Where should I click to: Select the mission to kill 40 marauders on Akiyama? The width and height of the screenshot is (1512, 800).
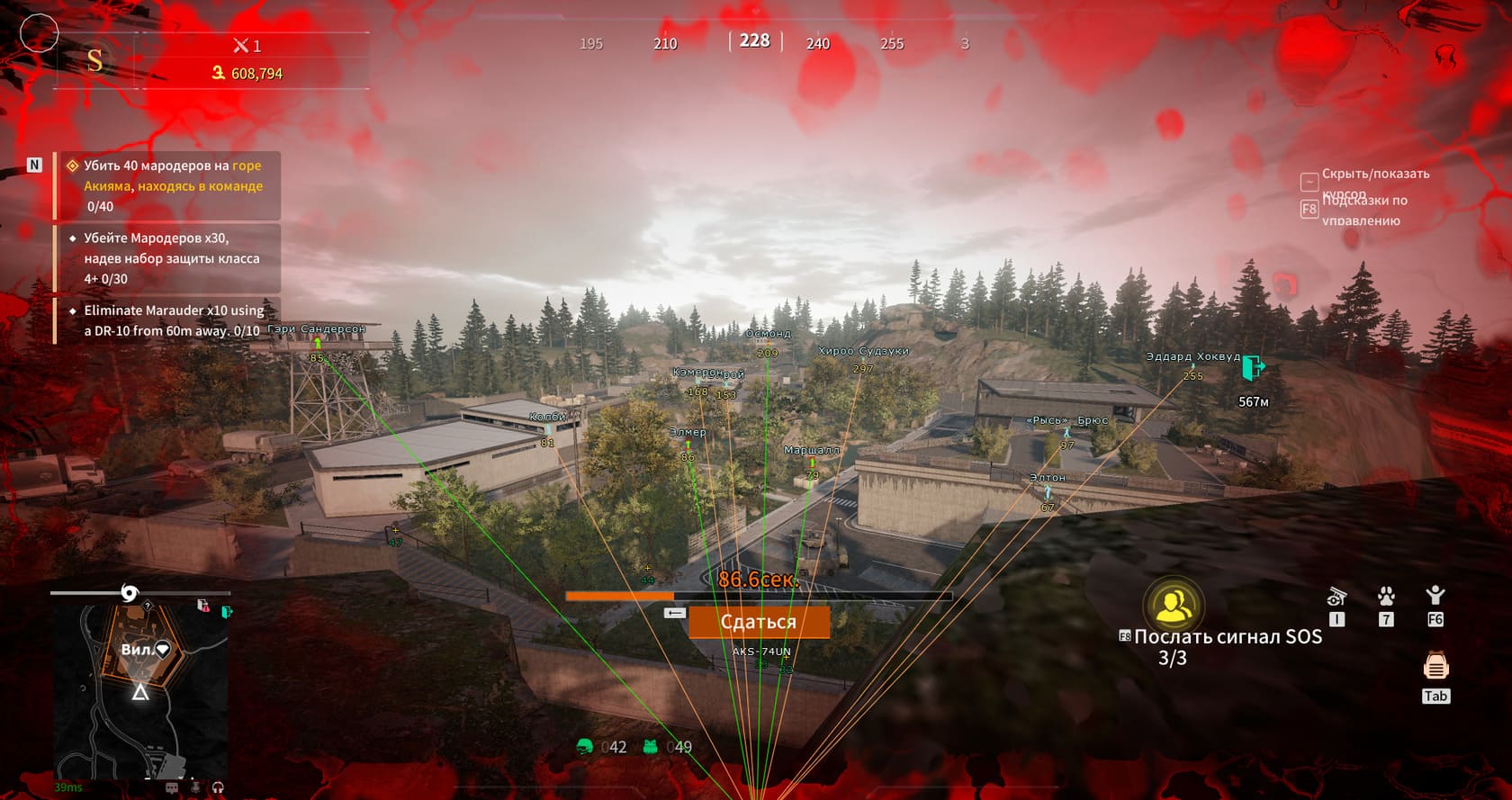(171, 185)
